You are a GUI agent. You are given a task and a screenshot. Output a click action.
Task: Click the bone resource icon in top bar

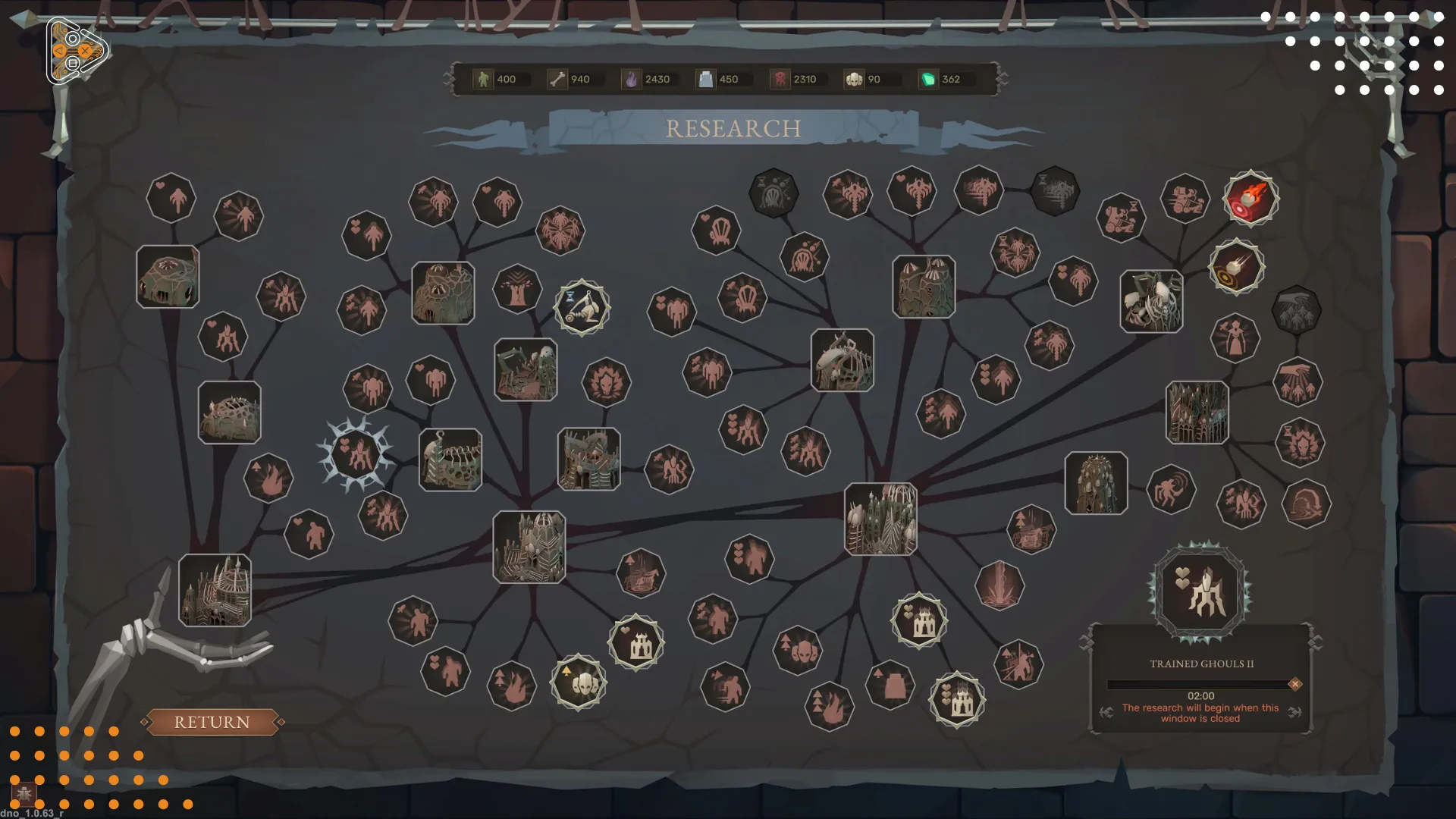pyautogui.click(x=556, y=79)
